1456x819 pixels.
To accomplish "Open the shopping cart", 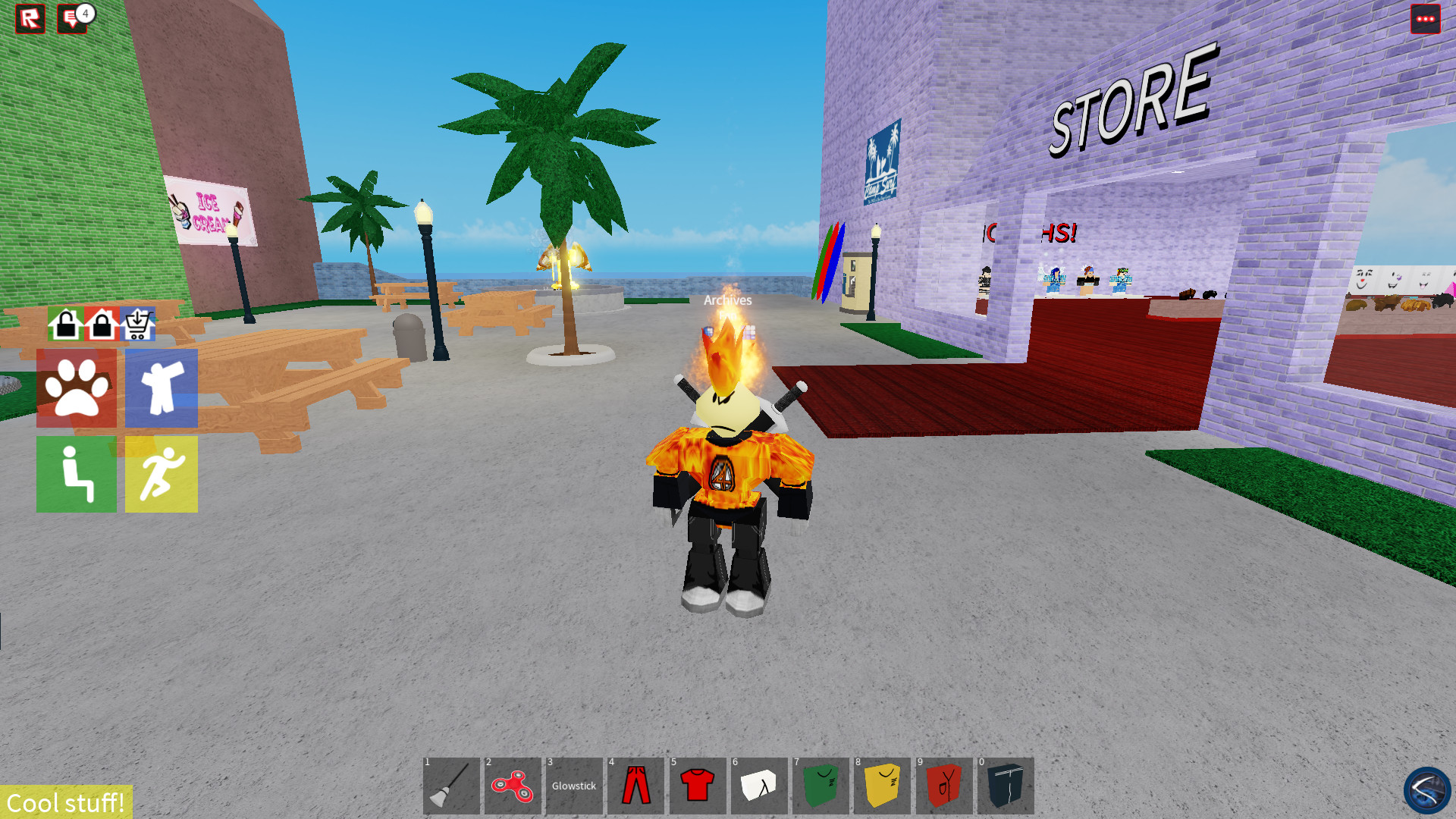I will pyautogui.click(x=136, y=325).
